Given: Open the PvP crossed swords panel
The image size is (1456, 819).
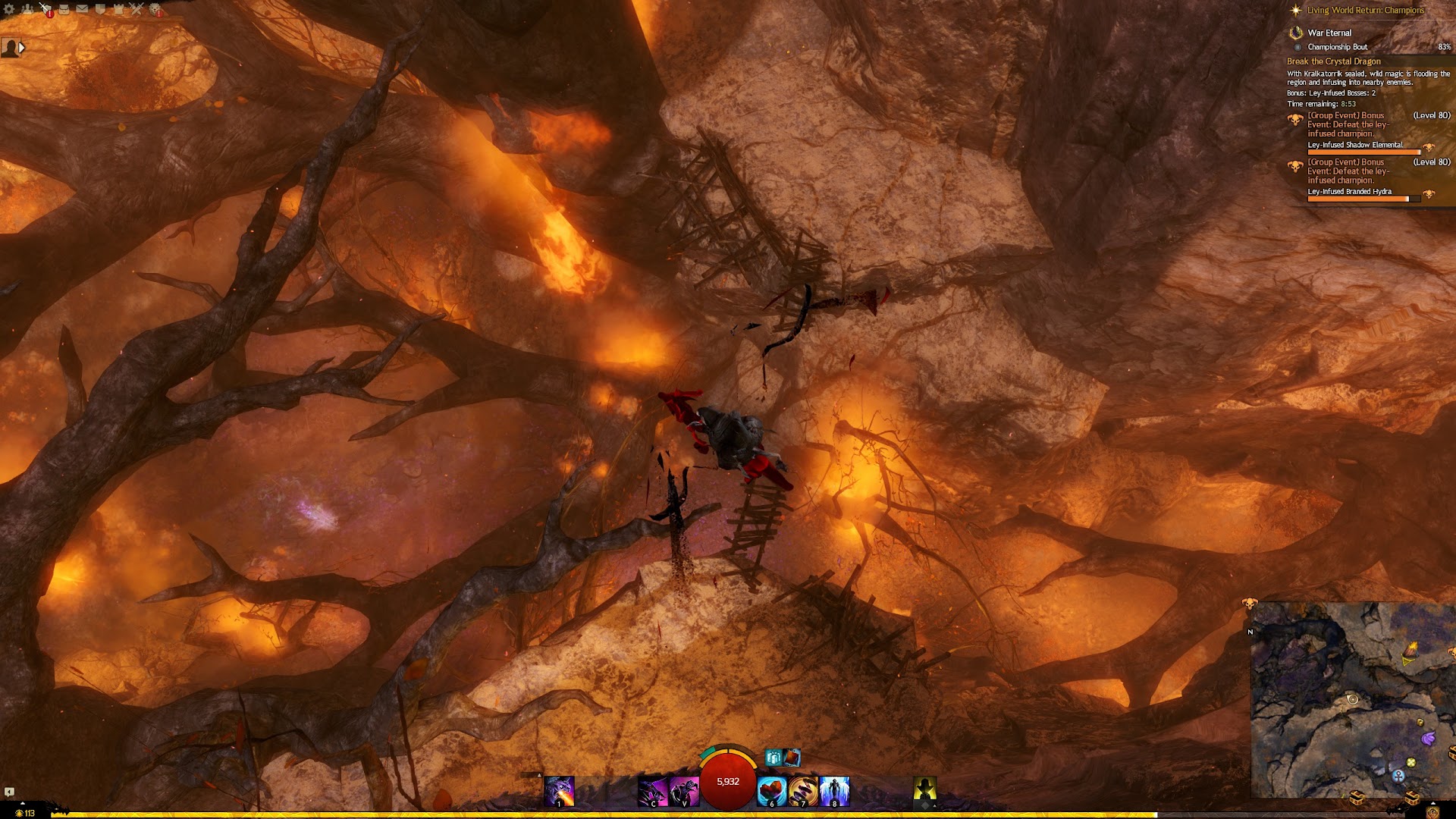Looking at the screenshot, I should tap(136, 9).
